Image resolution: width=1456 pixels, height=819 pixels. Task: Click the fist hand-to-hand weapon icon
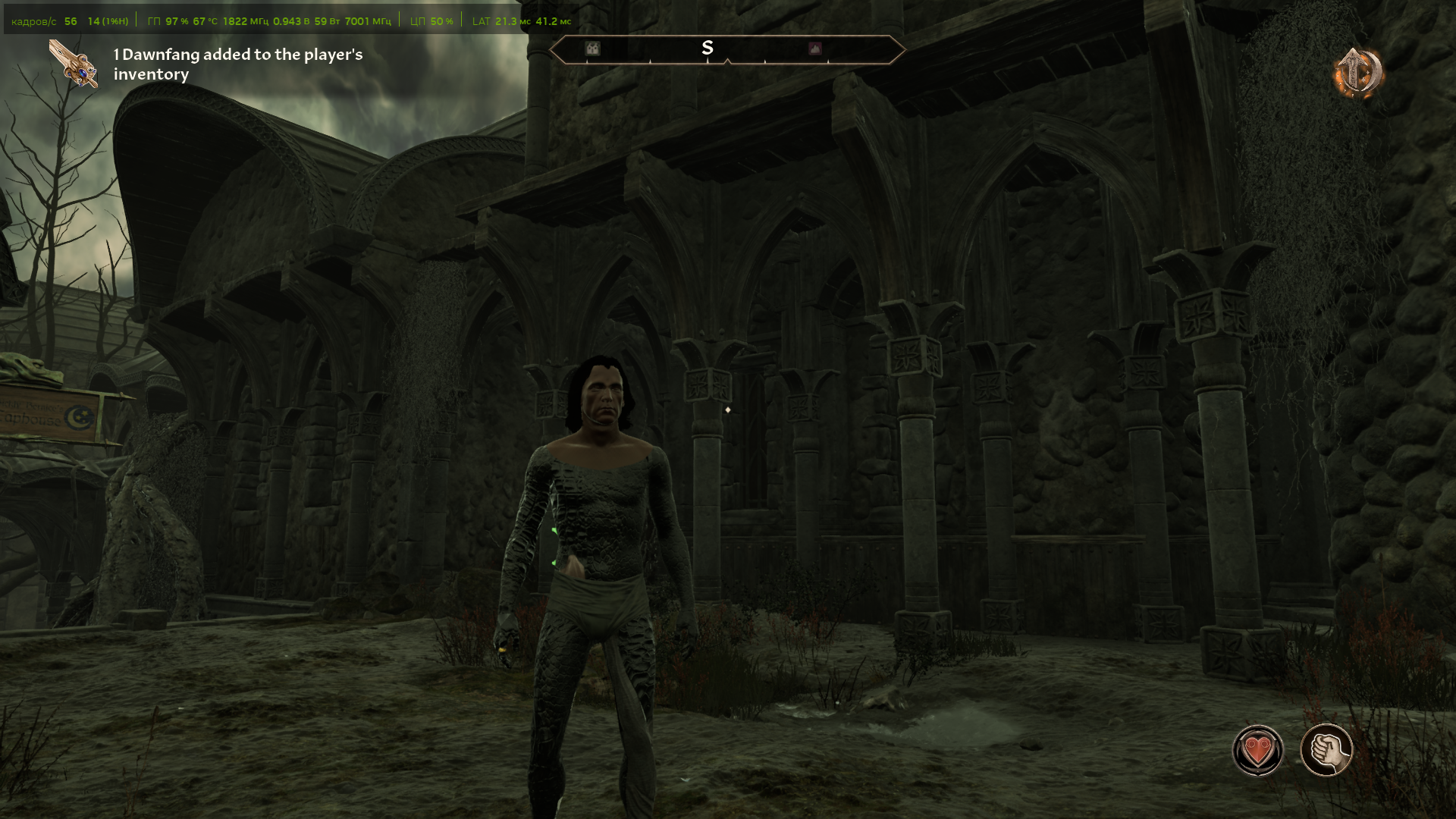[x=1326, y=751]
